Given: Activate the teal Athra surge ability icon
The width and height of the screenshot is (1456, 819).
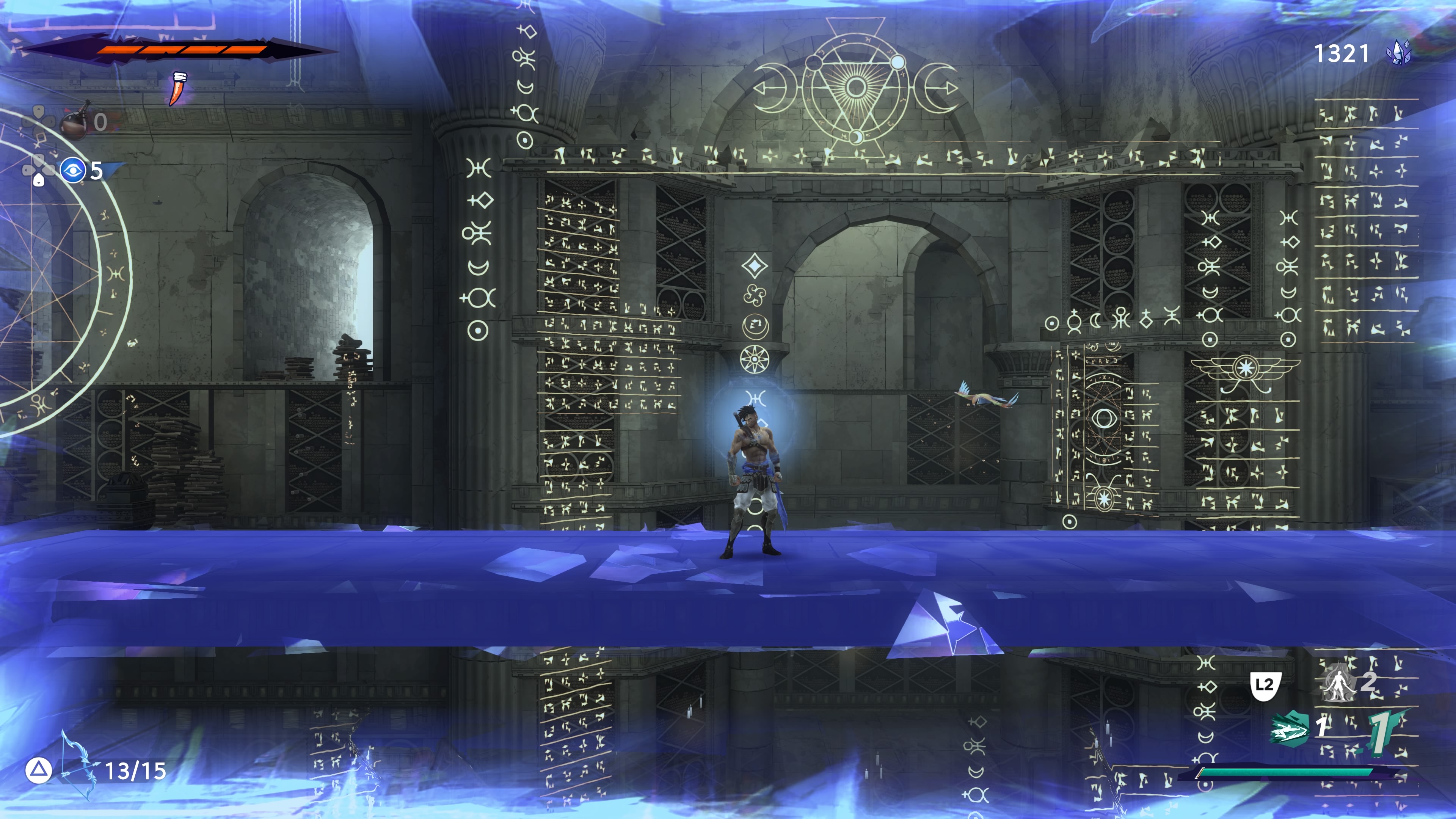Looking at the screenshot, I should coord(1289,729).
